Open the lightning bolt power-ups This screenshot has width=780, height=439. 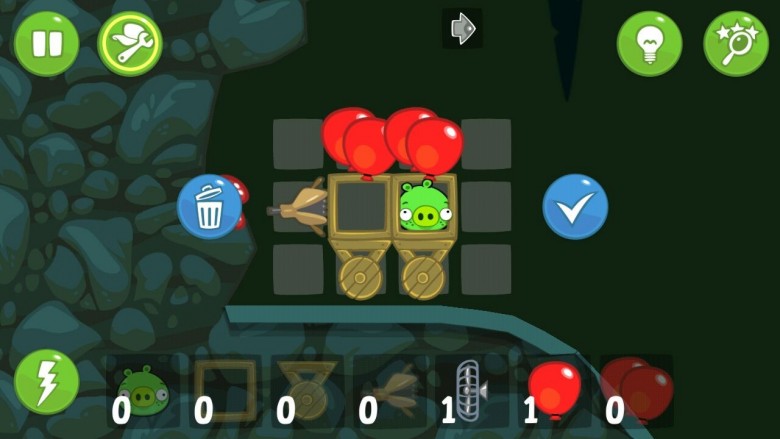click(x=46, y=382)
